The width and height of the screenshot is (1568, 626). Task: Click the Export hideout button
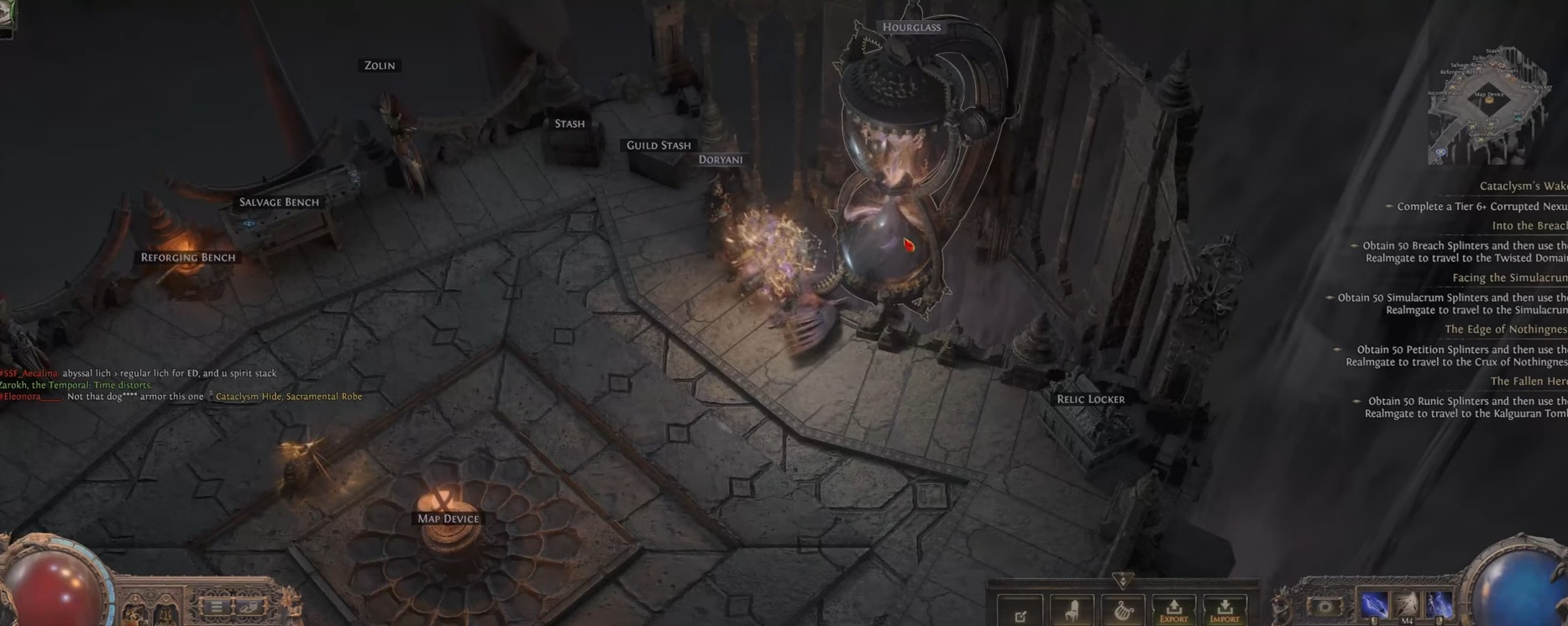(x=1173, y=611)
